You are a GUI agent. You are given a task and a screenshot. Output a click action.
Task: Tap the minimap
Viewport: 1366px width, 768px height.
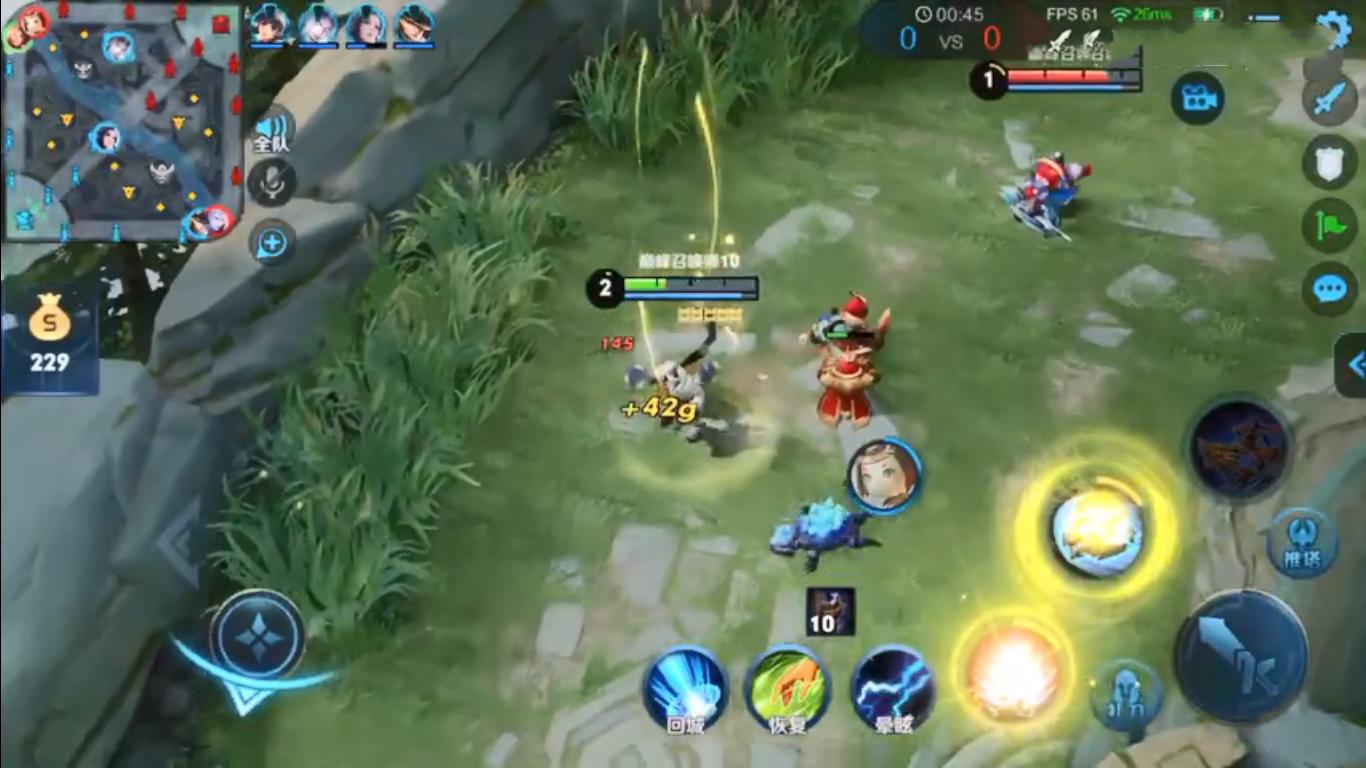122,122
